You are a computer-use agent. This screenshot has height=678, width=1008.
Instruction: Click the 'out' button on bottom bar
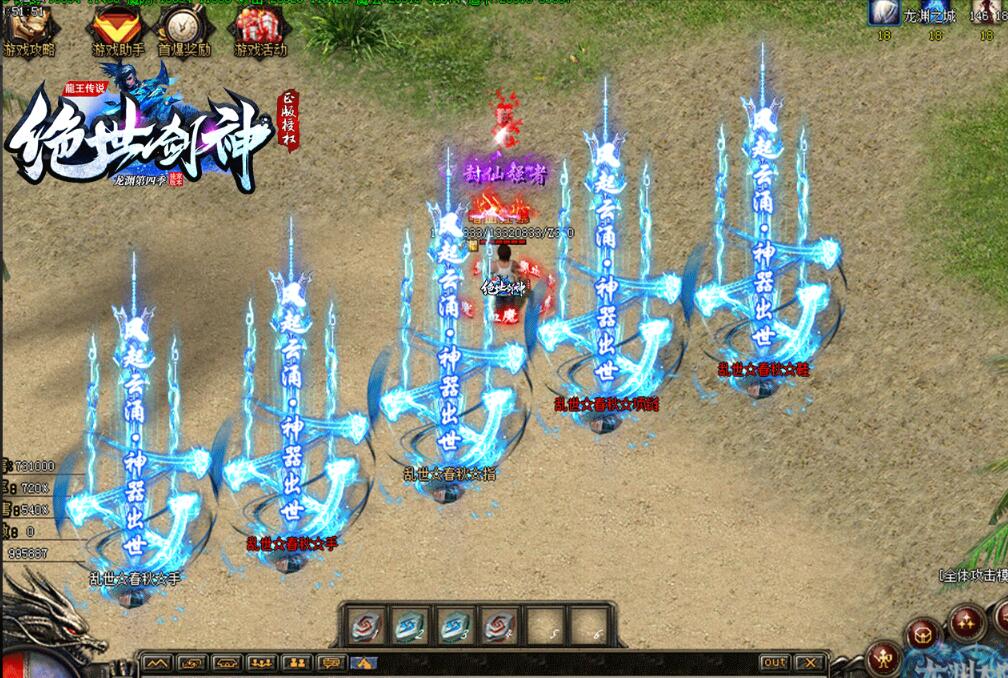tap(775, 662)
